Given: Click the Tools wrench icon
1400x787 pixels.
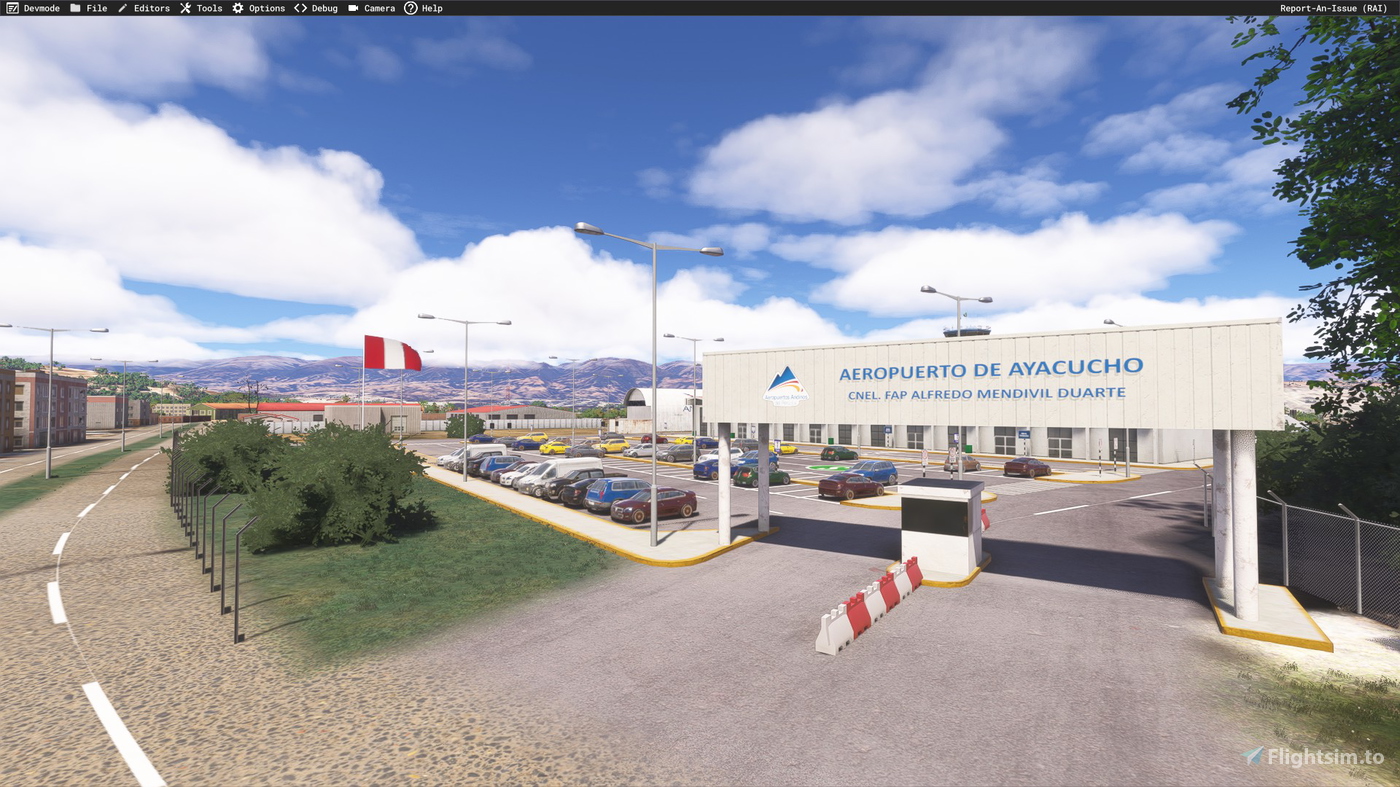Looking at the screenshot, I should tap(184, 7).
